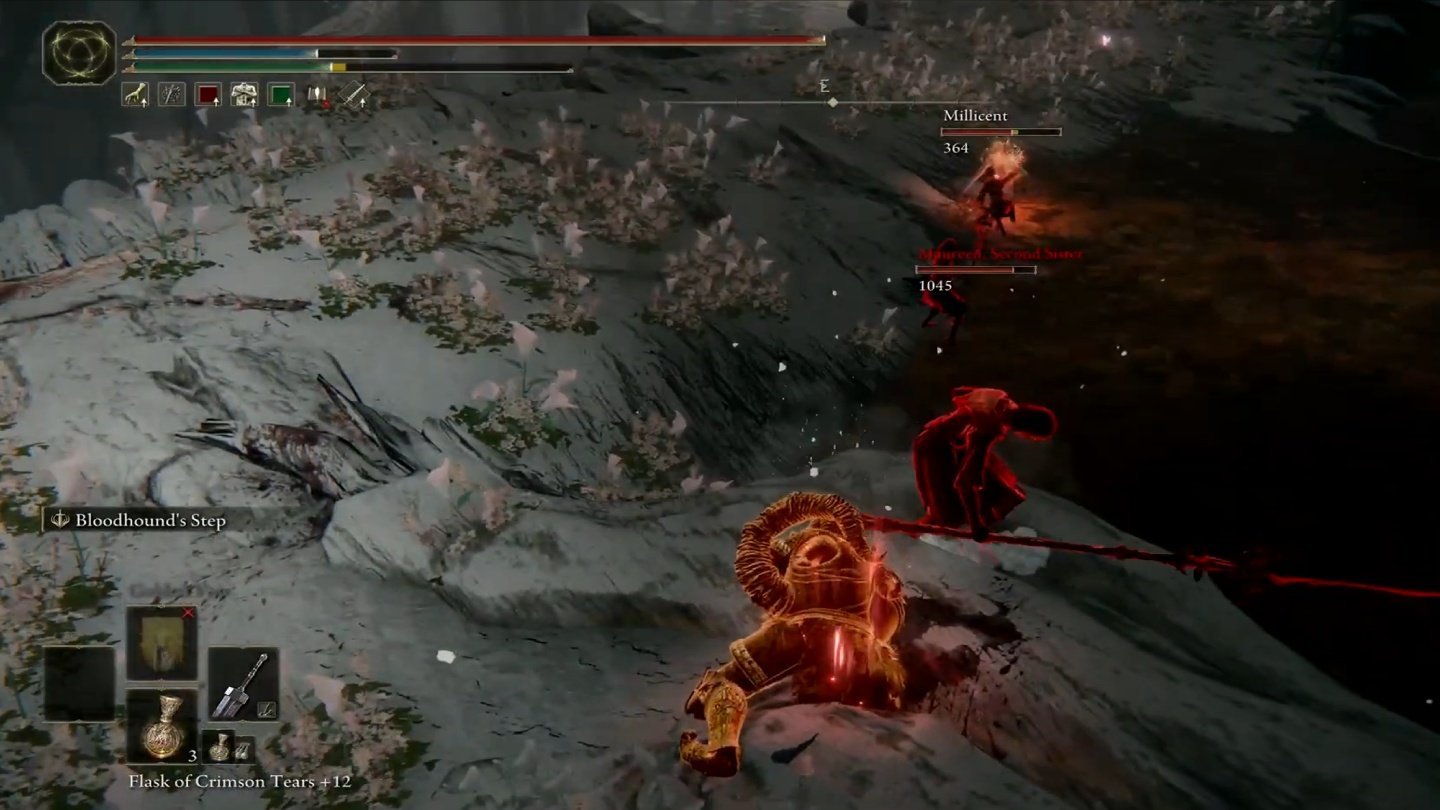The width and height of the screenshot is (1440, 810).
Task: Click the equipped greatsword weapon slot
Action: click(243, 684)
